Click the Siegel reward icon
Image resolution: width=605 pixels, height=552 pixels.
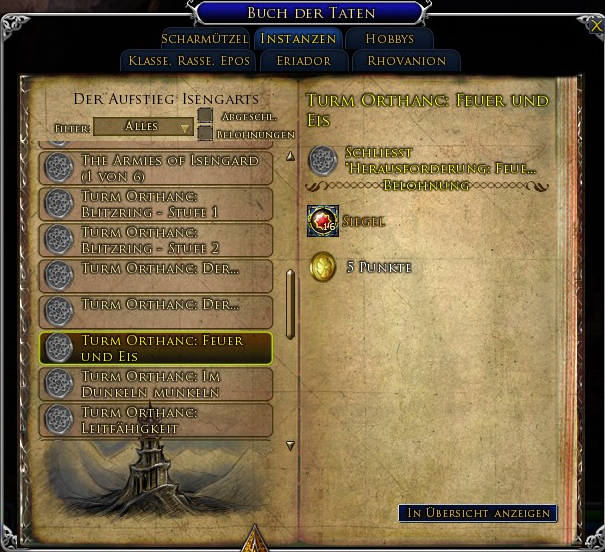(323, 221)
